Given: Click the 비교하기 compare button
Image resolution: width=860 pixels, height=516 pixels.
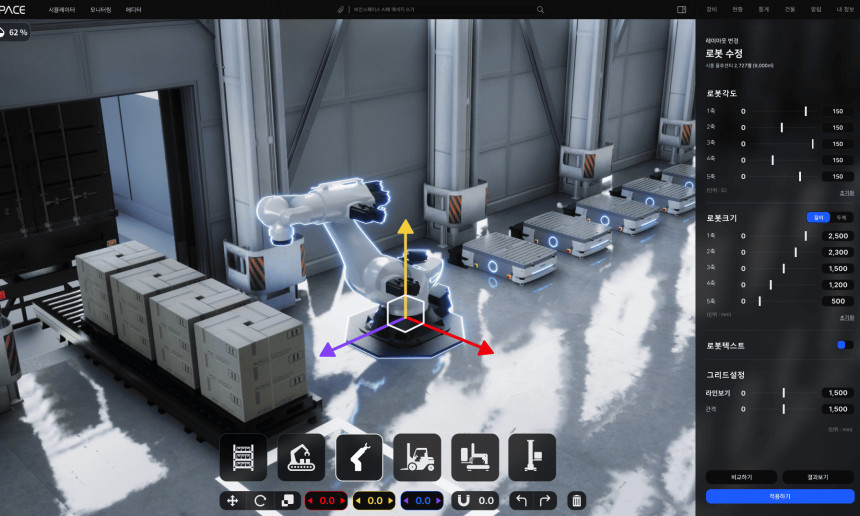Looking at the screenshot, I should pyautogui.click(x=741, y=477).
